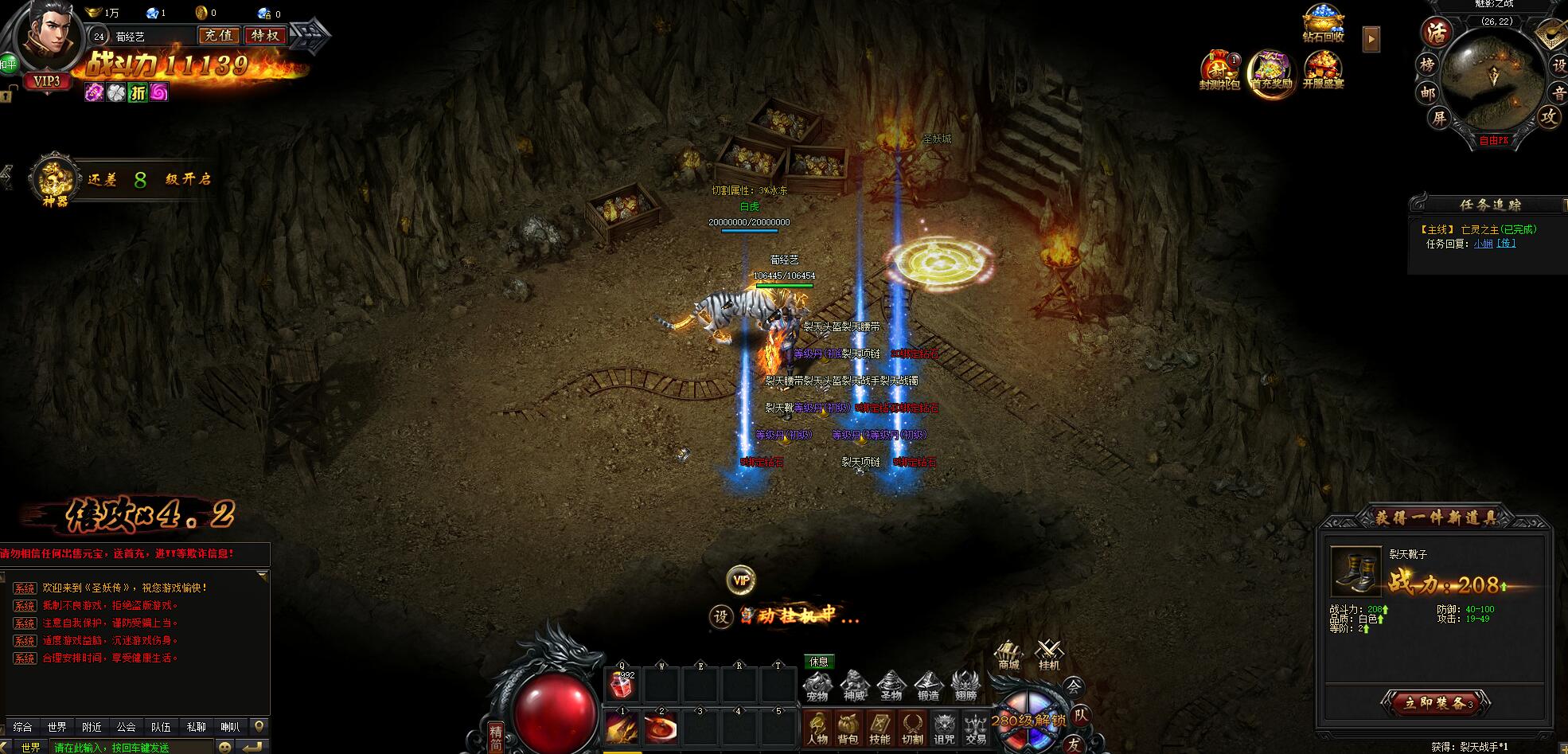
Task: Open the 翅膀 wings menu
Action: [965, 686]
